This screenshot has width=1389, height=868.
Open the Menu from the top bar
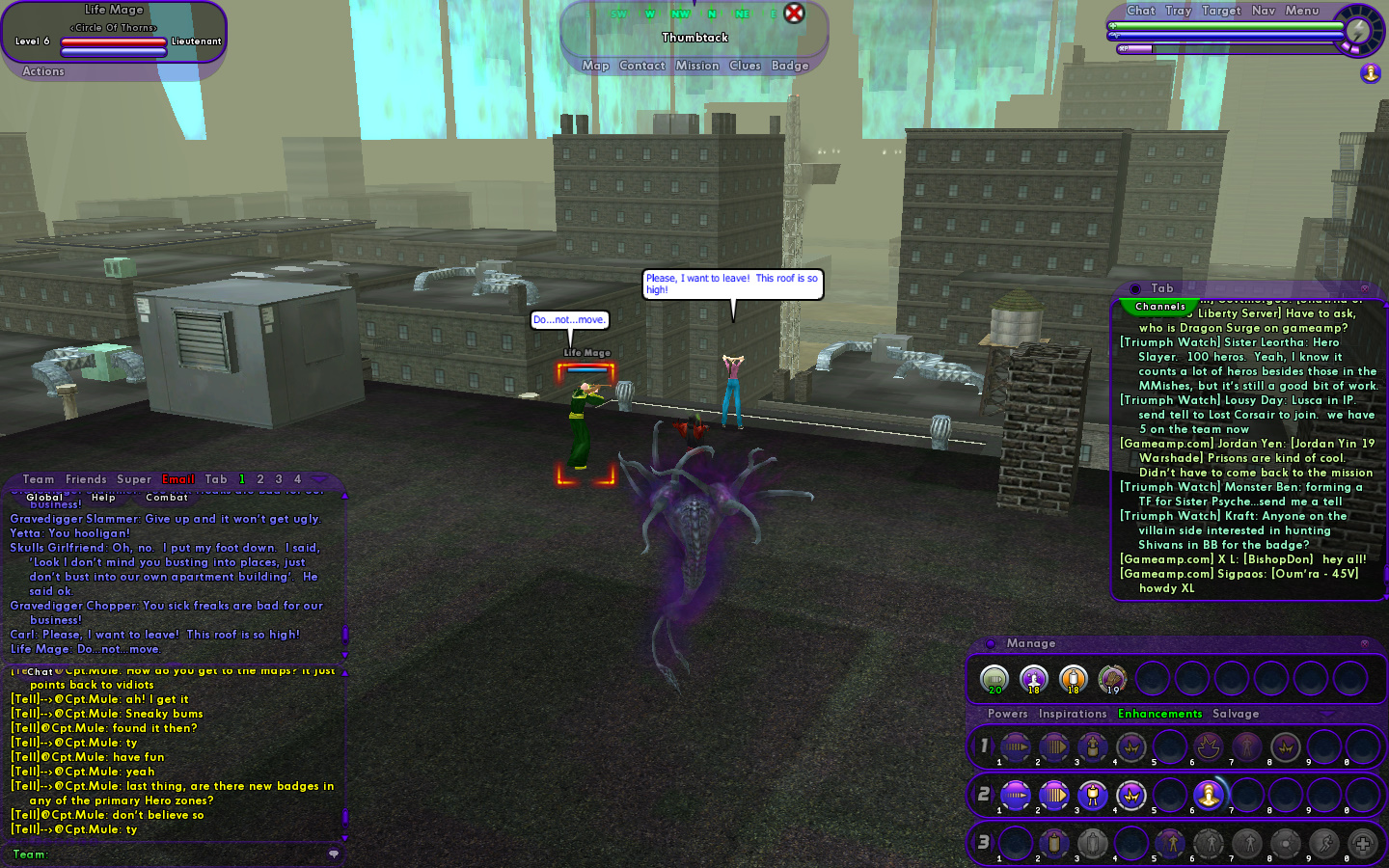click(1301, 11)
